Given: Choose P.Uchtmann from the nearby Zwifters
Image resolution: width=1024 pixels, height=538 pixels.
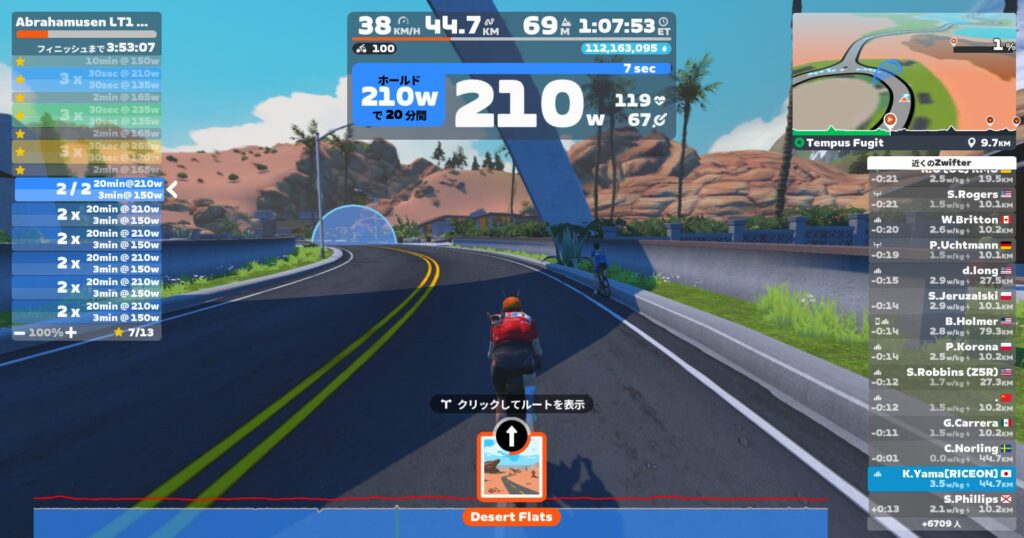Looking at the screenshot, I should pyautogui.click(x=941, y=250).
